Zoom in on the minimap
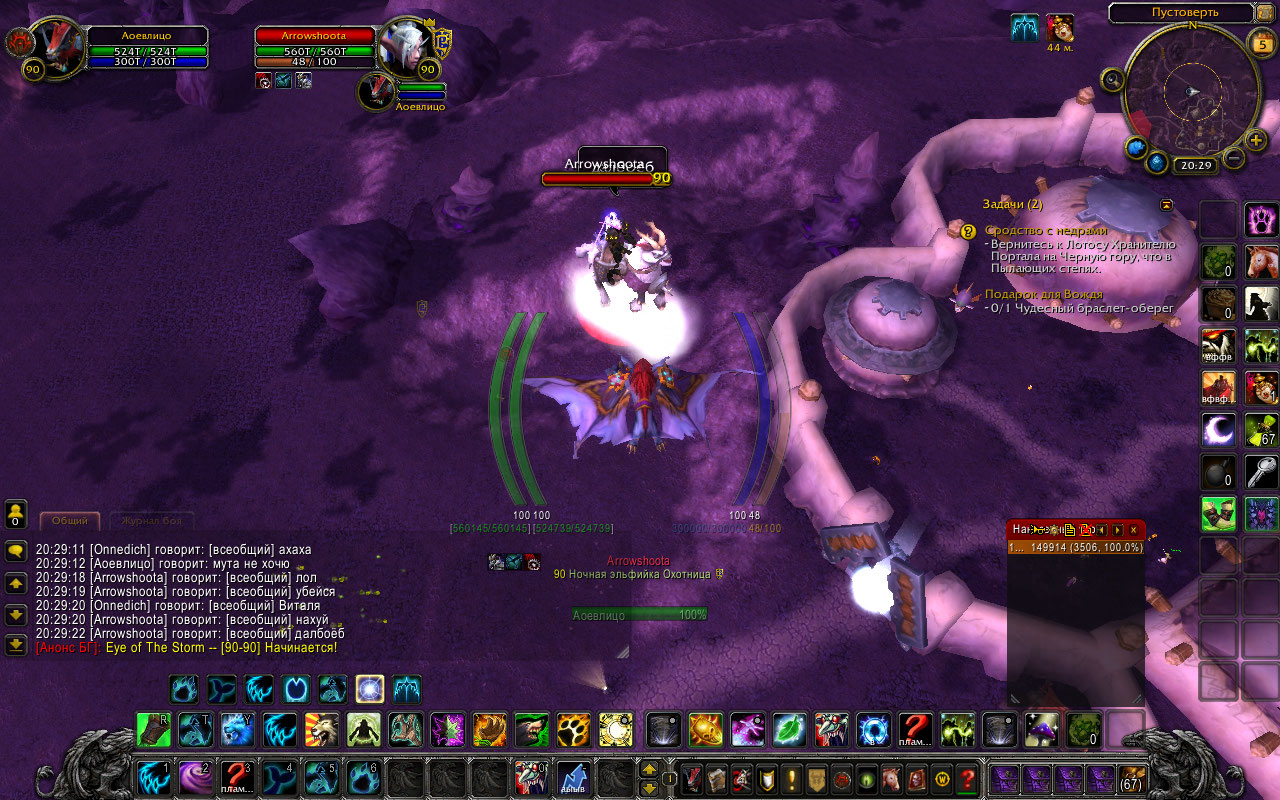 tap(1257, 139)
